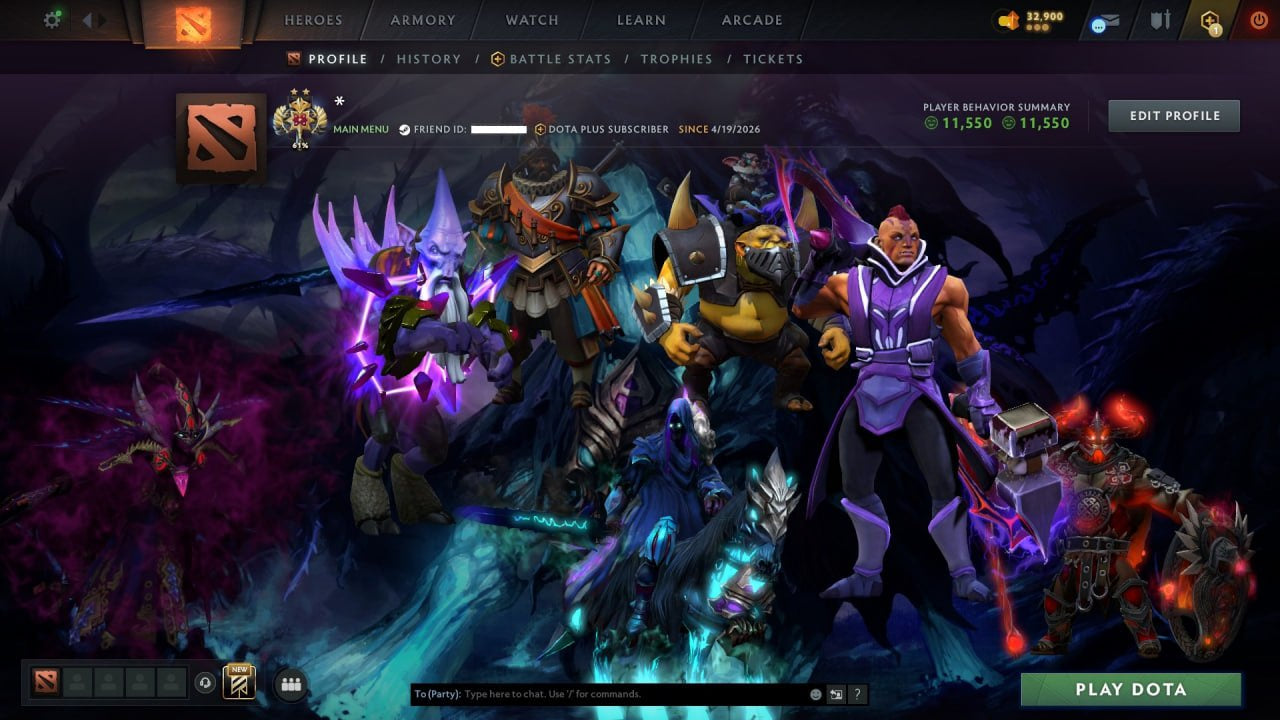Open the party members icon near chat
The height and width of the screenshot is (720, 1280).
click(290, 682)
